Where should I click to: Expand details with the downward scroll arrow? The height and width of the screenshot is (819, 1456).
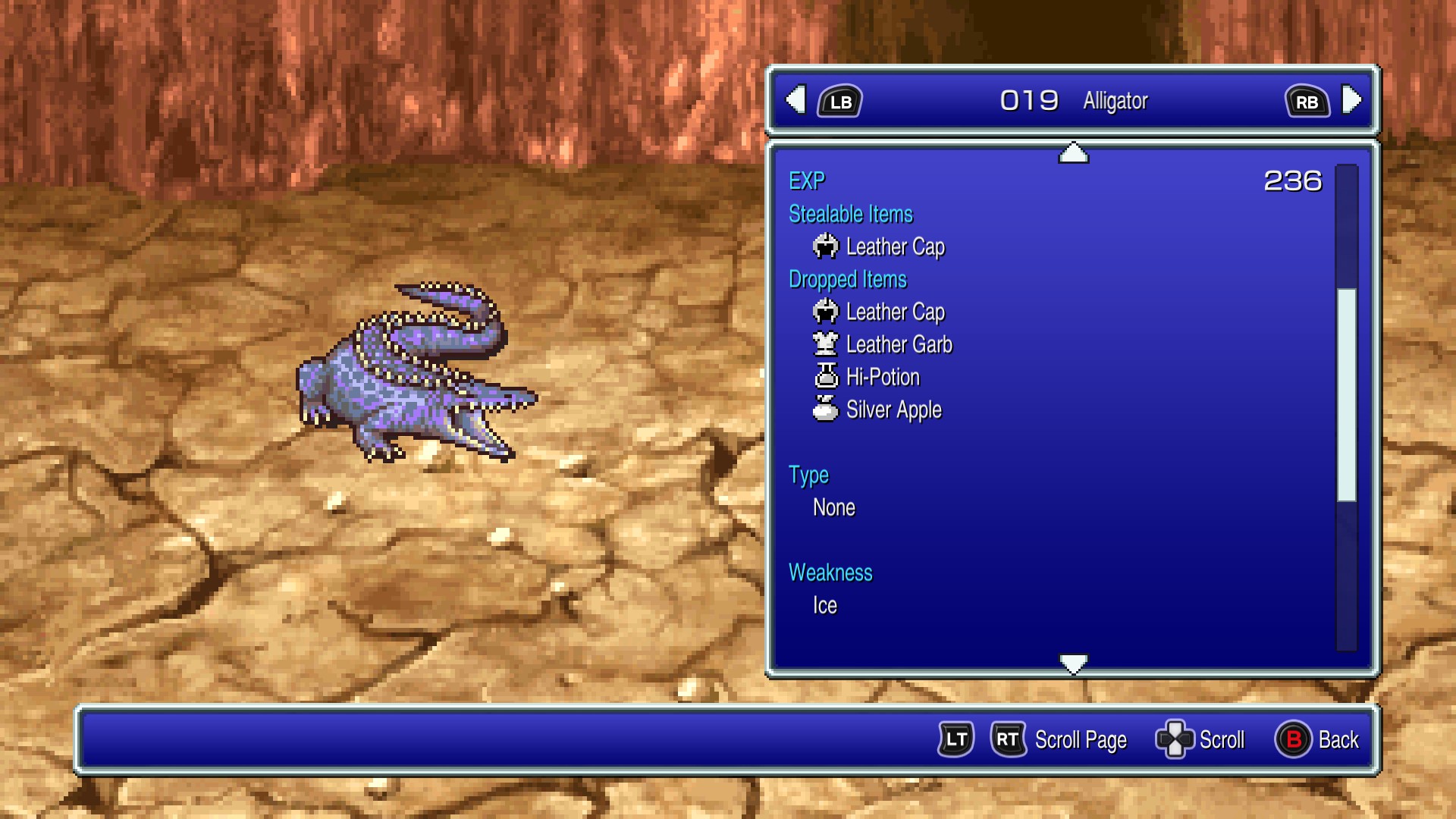[x=1072, y=662]
